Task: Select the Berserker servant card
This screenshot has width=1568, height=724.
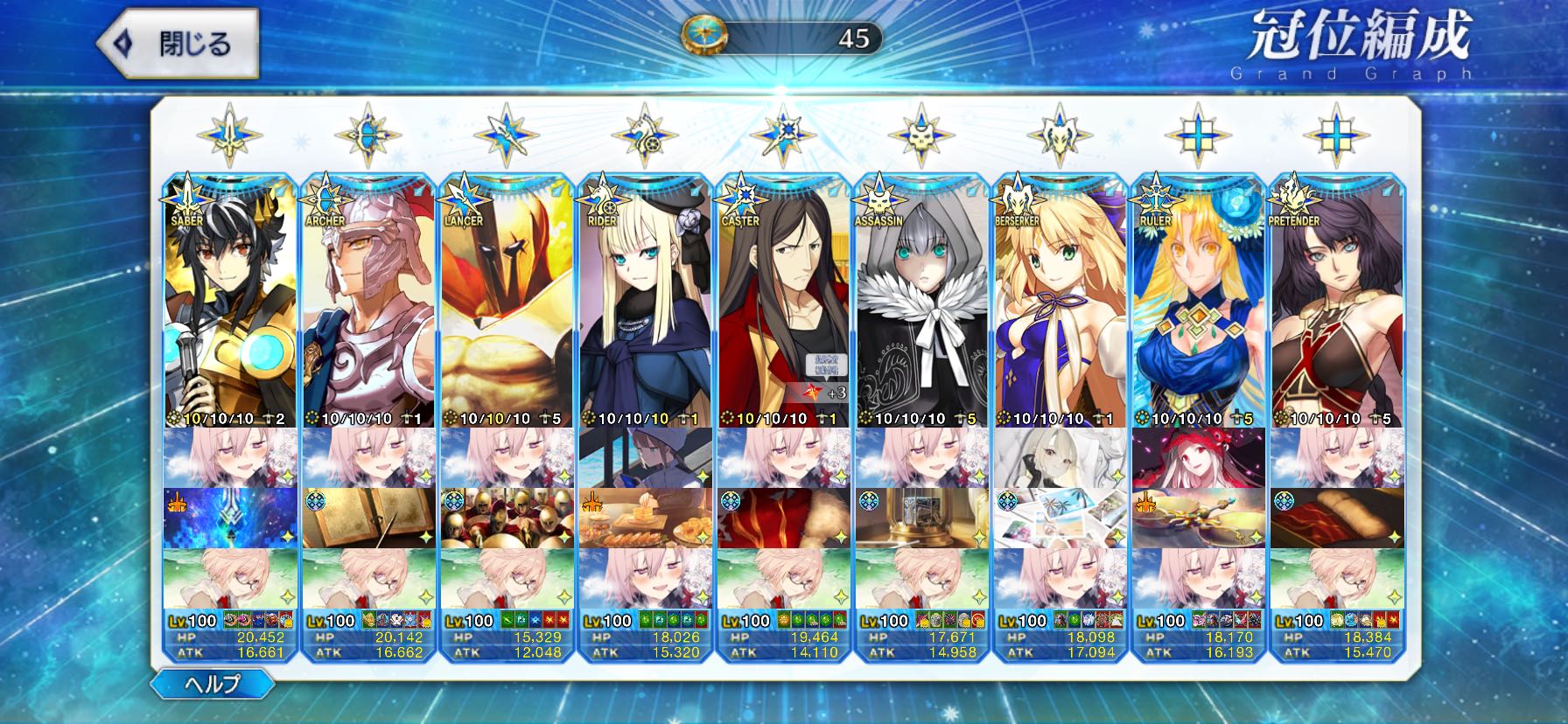Action: point(1060,306)
